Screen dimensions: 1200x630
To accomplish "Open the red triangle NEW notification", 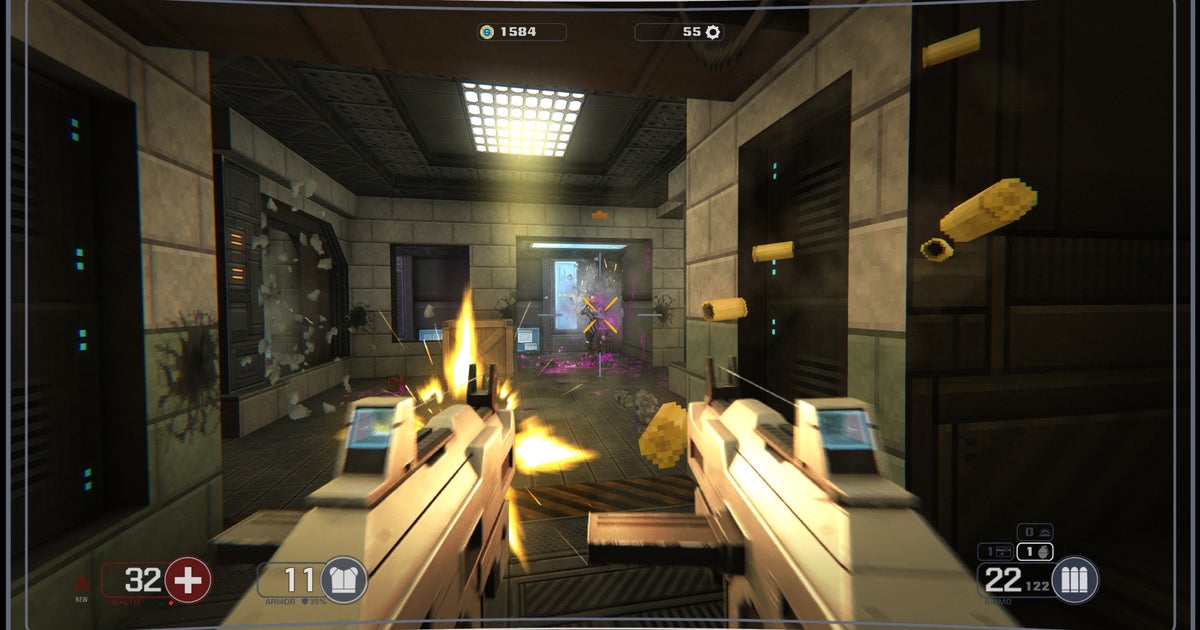I will [x=82, y=583].
